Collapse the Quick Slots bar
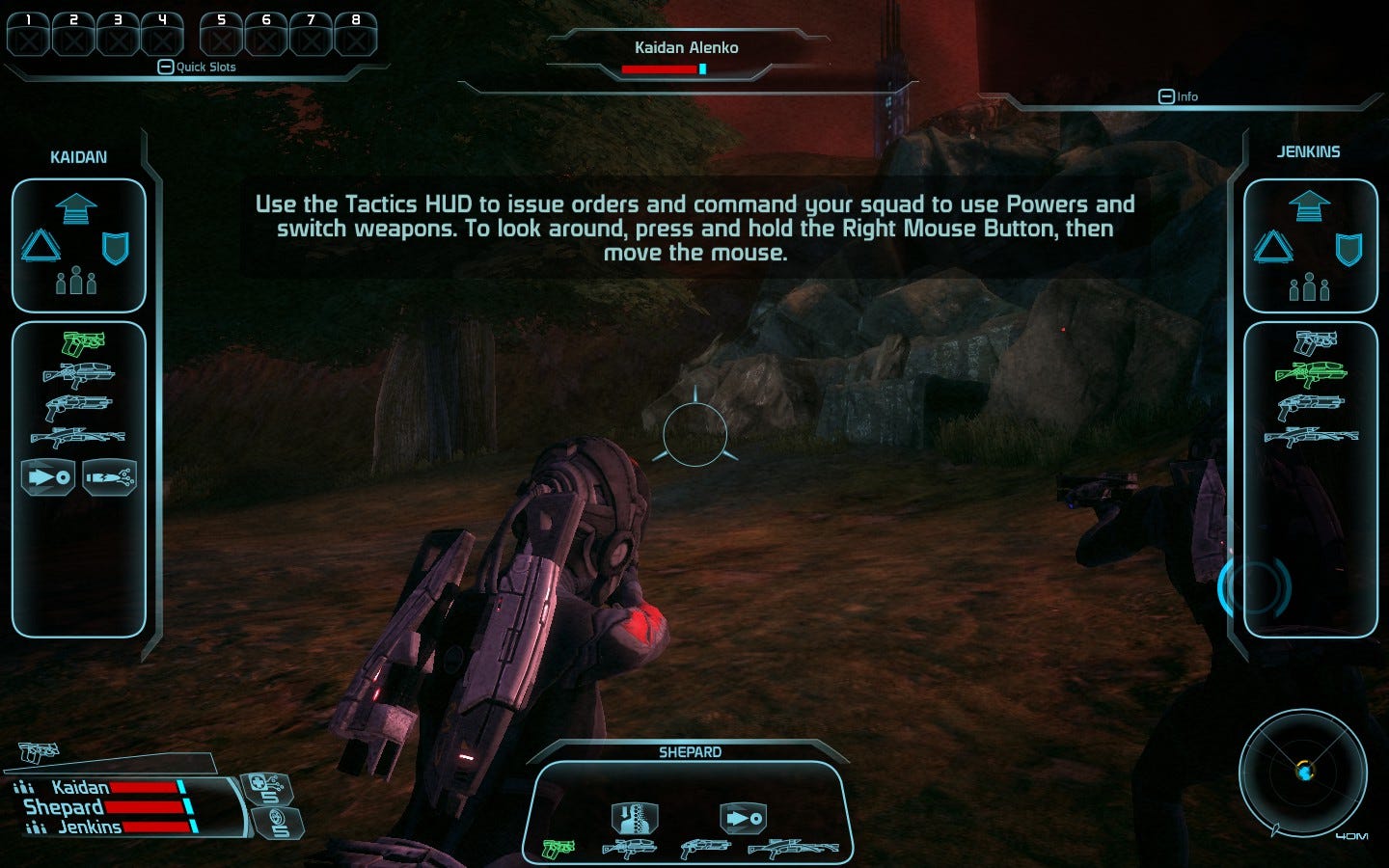 point(165,67)
